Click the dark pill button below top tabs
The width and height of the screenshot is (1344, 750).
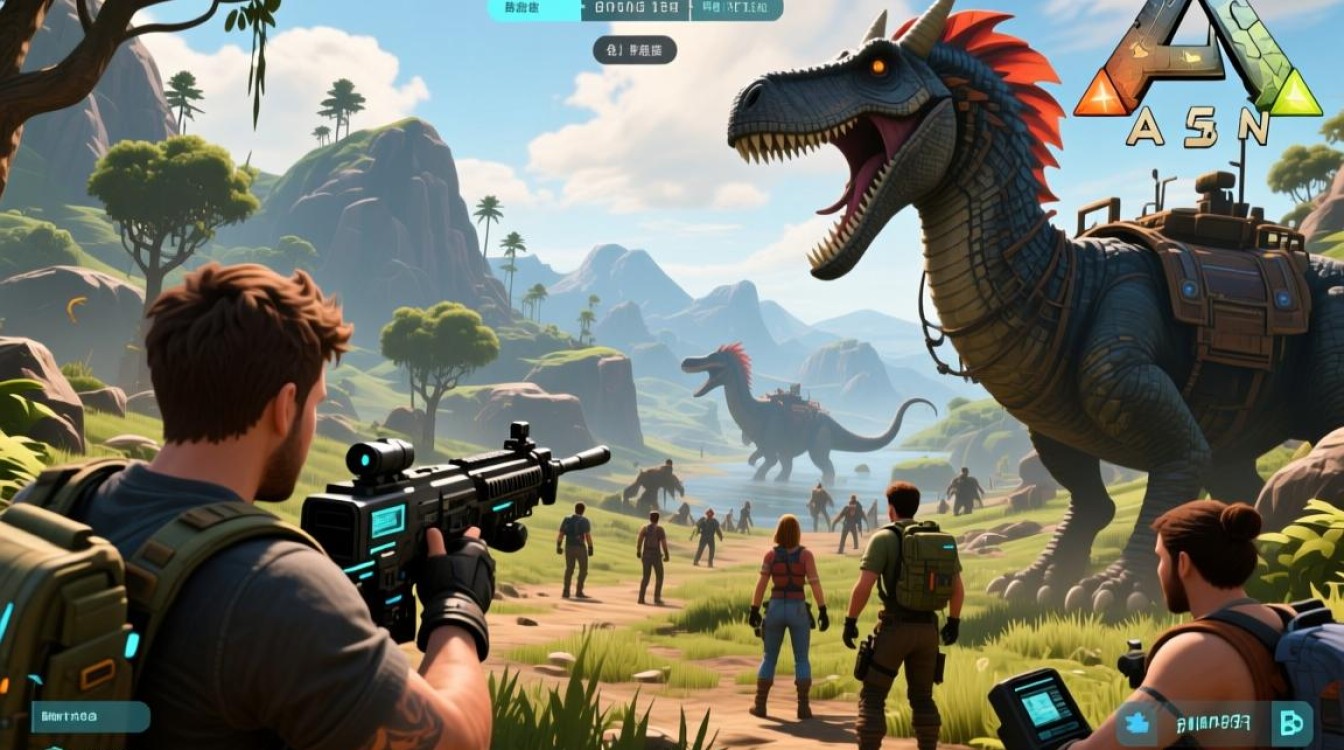pyautogui.click(x=634, y=50)
